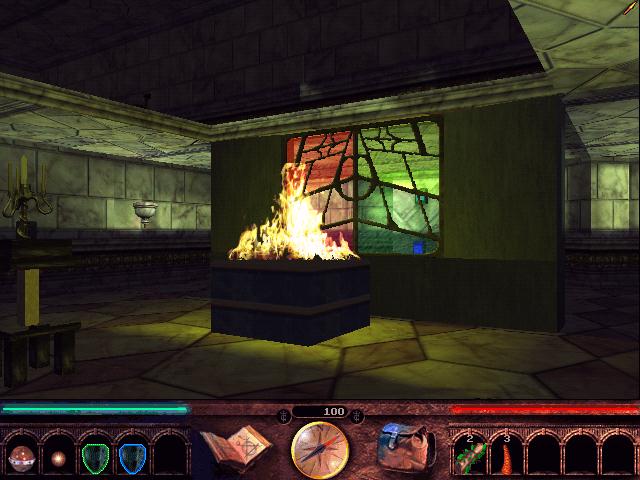The image size is (640, 480).
Task: Click the small rune right of 100
Action: coord(357,412)
